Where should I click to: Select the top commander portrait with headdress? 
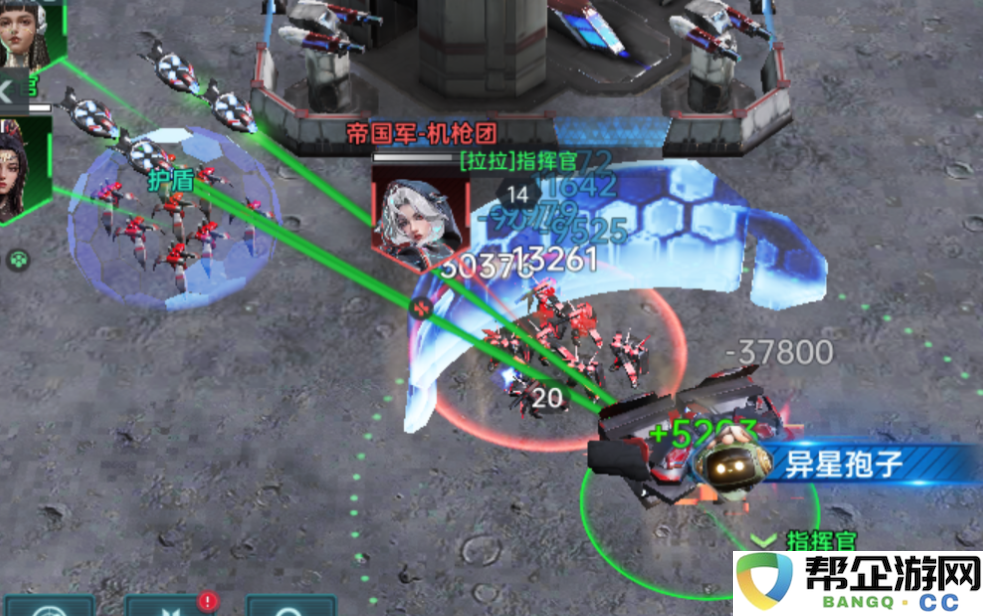24,32
